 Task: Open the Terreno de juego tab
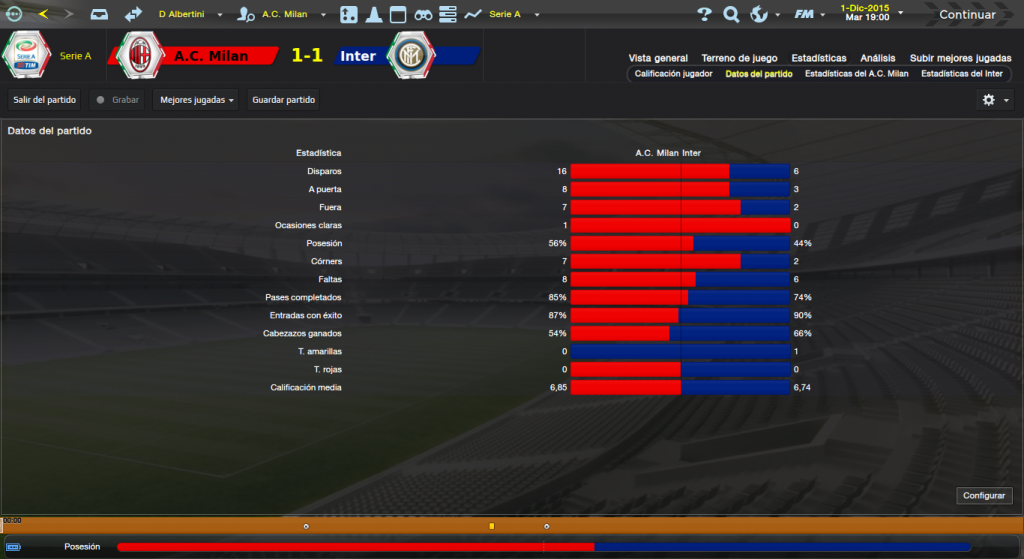coord(739,58)
